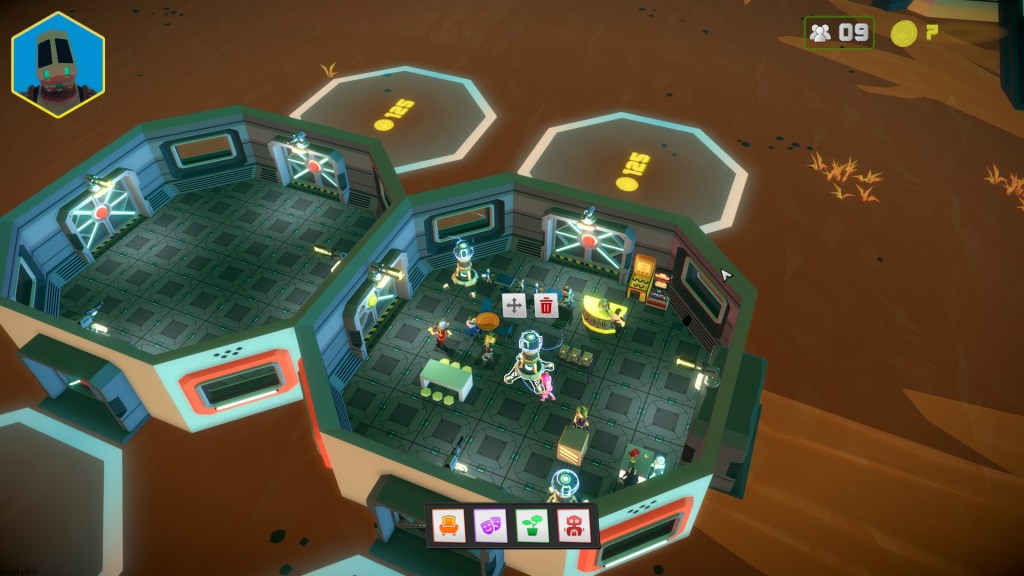Delete the selected object with the red trash icon

[546, 306]
